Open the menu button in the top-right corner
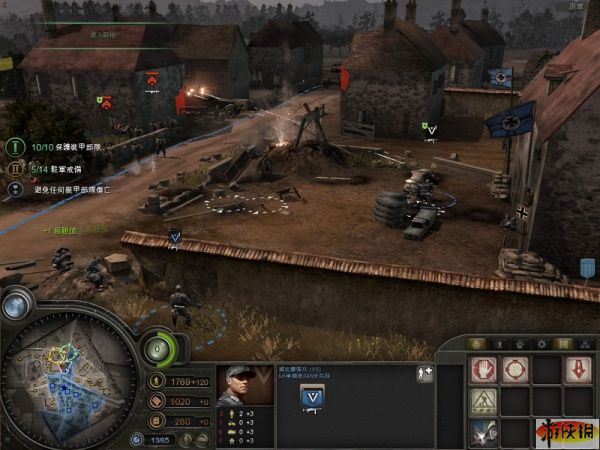Screen dimensions: 600x450 [575, 6]
